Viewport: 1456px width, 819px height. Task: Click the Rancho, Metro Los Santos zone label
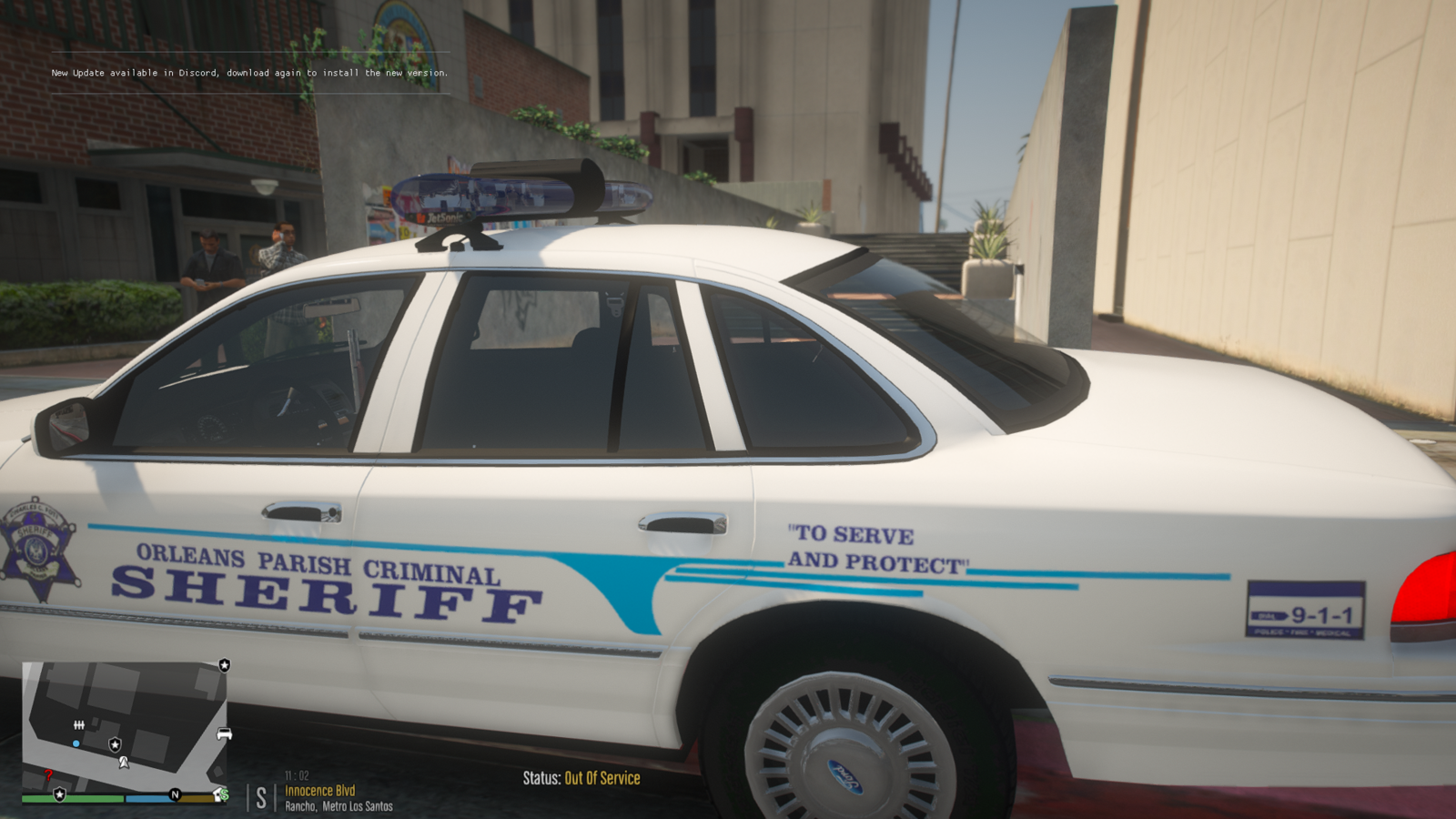(339, 804)
